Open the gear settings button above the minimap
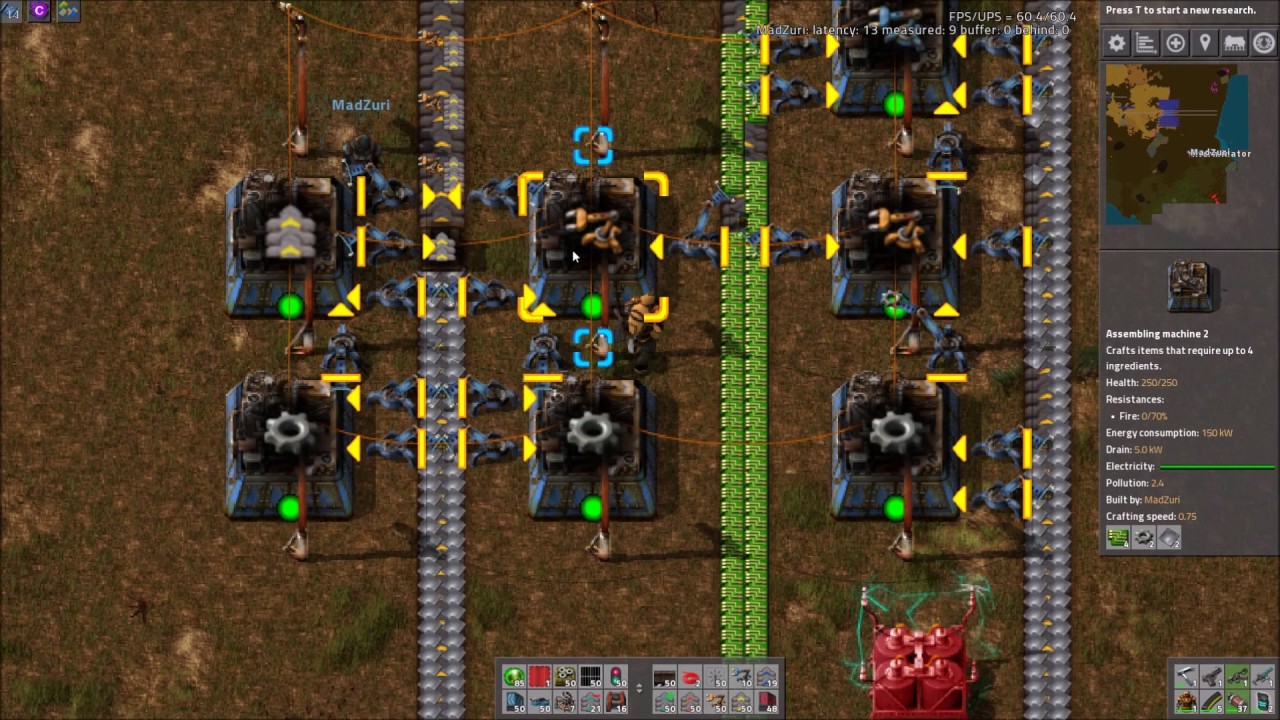Image resolution: width=1280 pixels, height=720 pixels. pyautogui.click(x=1117, y=43)
